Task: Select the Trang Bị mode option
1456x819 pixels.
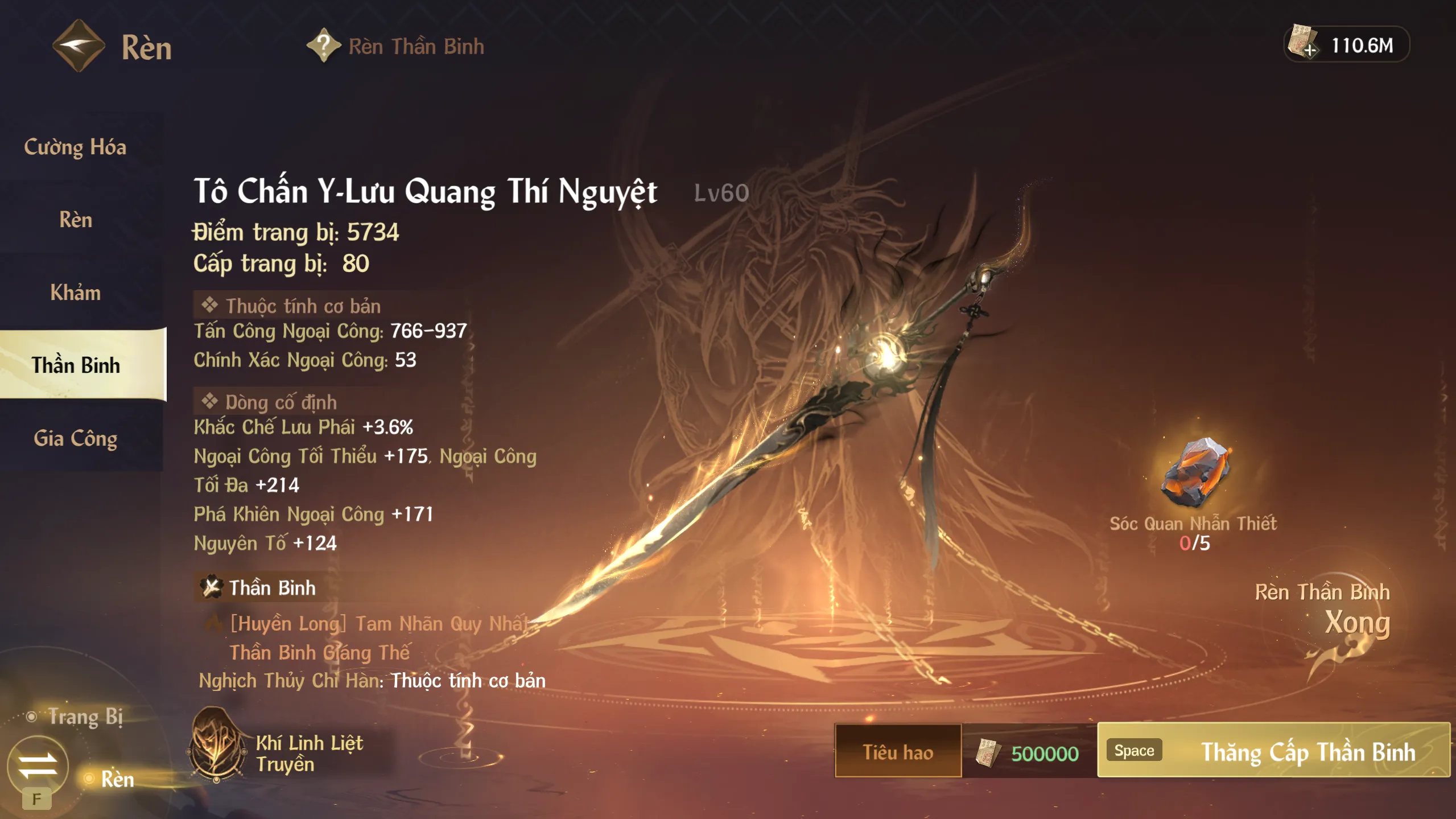Action: 85,717
